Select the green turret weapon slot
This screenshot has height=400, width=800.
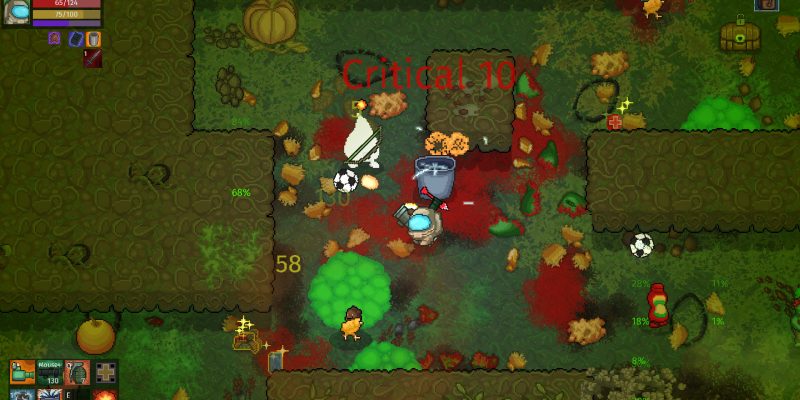point(22,373)
